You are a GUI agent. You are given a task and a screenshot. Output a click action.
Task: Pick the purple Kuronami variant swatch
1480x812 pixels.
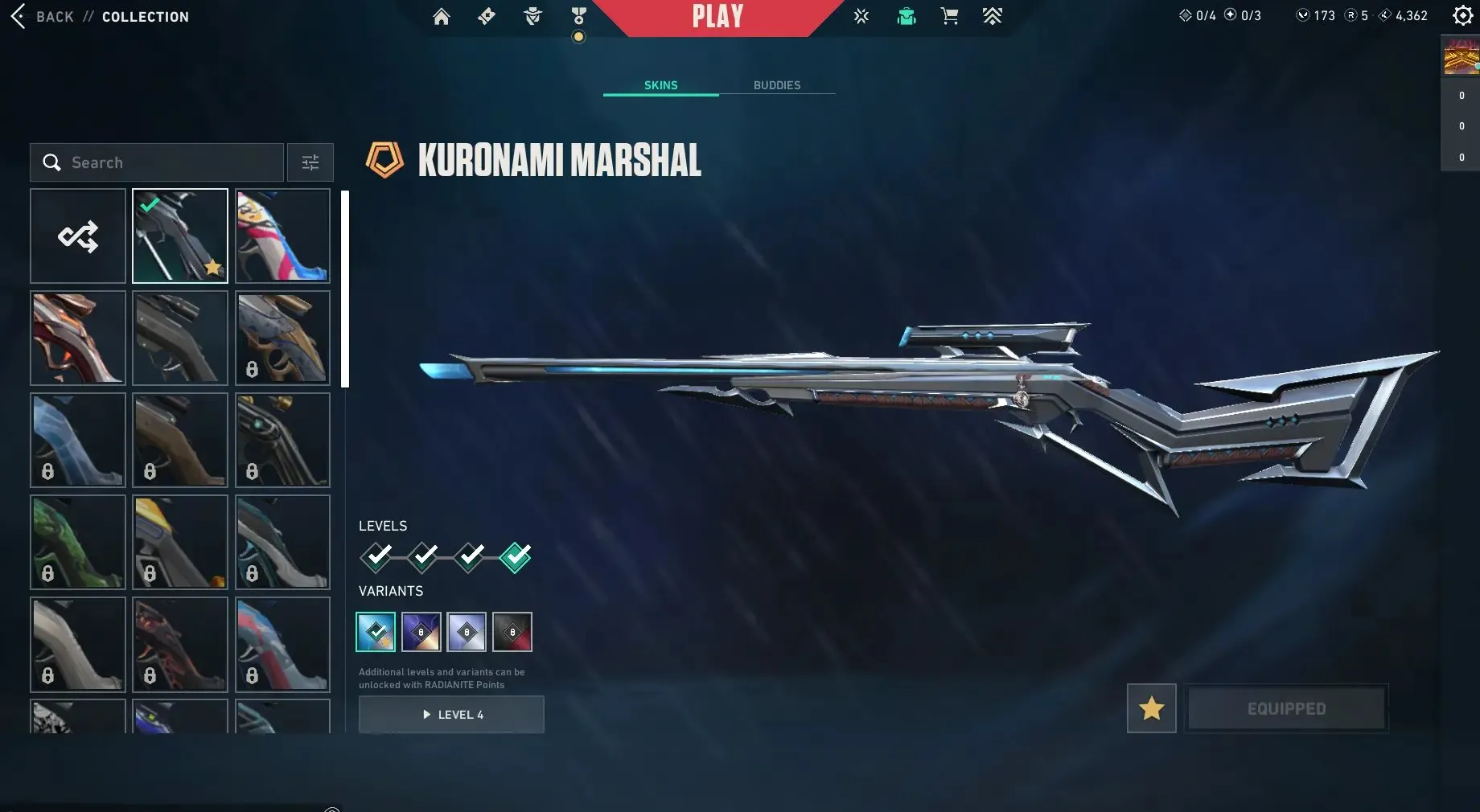421,632
